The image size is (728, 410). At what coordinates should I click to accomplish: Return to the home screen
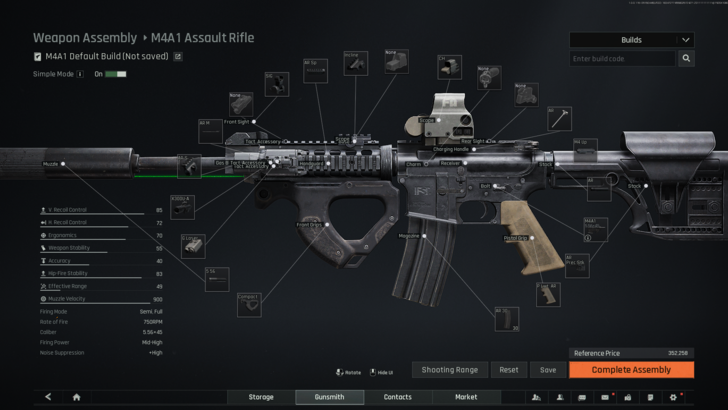pyautogui.click(x=76, y=397)
